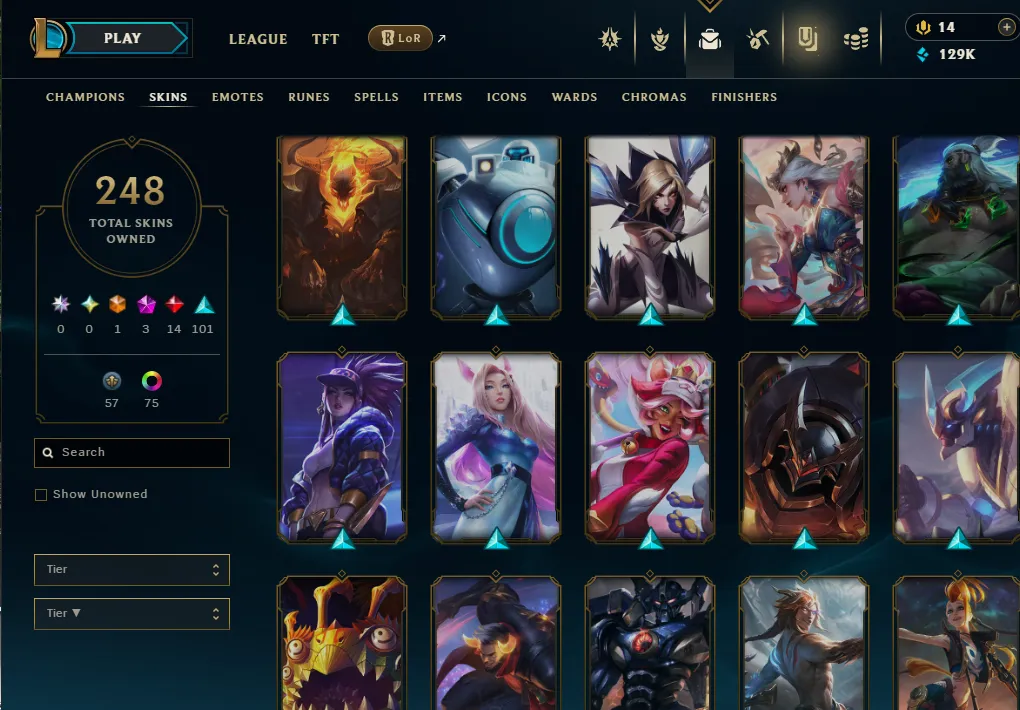Switch to the Champions collection tab
This screenshot has width=1020, height=710.
pyautogui.click(x=85, y=97)
